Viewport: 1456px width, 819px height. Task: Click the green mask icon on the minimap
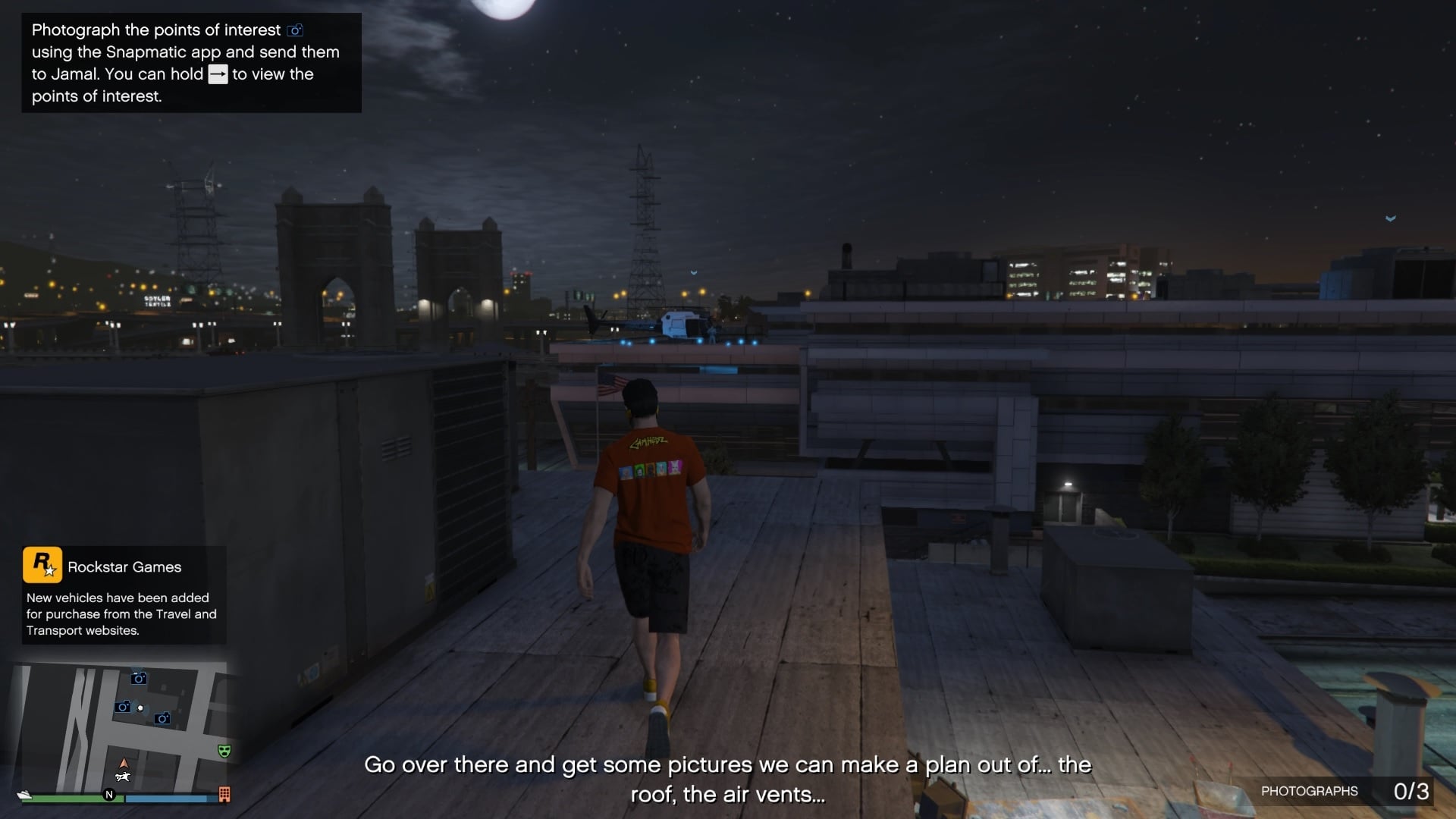tap(224, 751)
